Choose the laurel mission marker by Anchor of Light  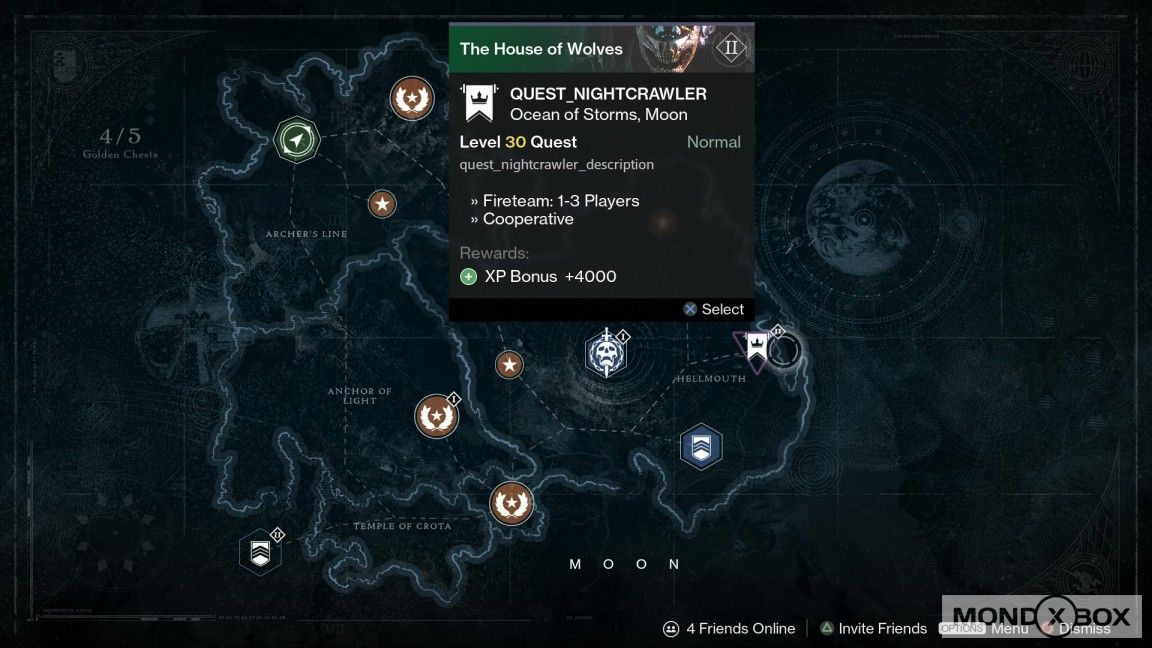(437, 416)
